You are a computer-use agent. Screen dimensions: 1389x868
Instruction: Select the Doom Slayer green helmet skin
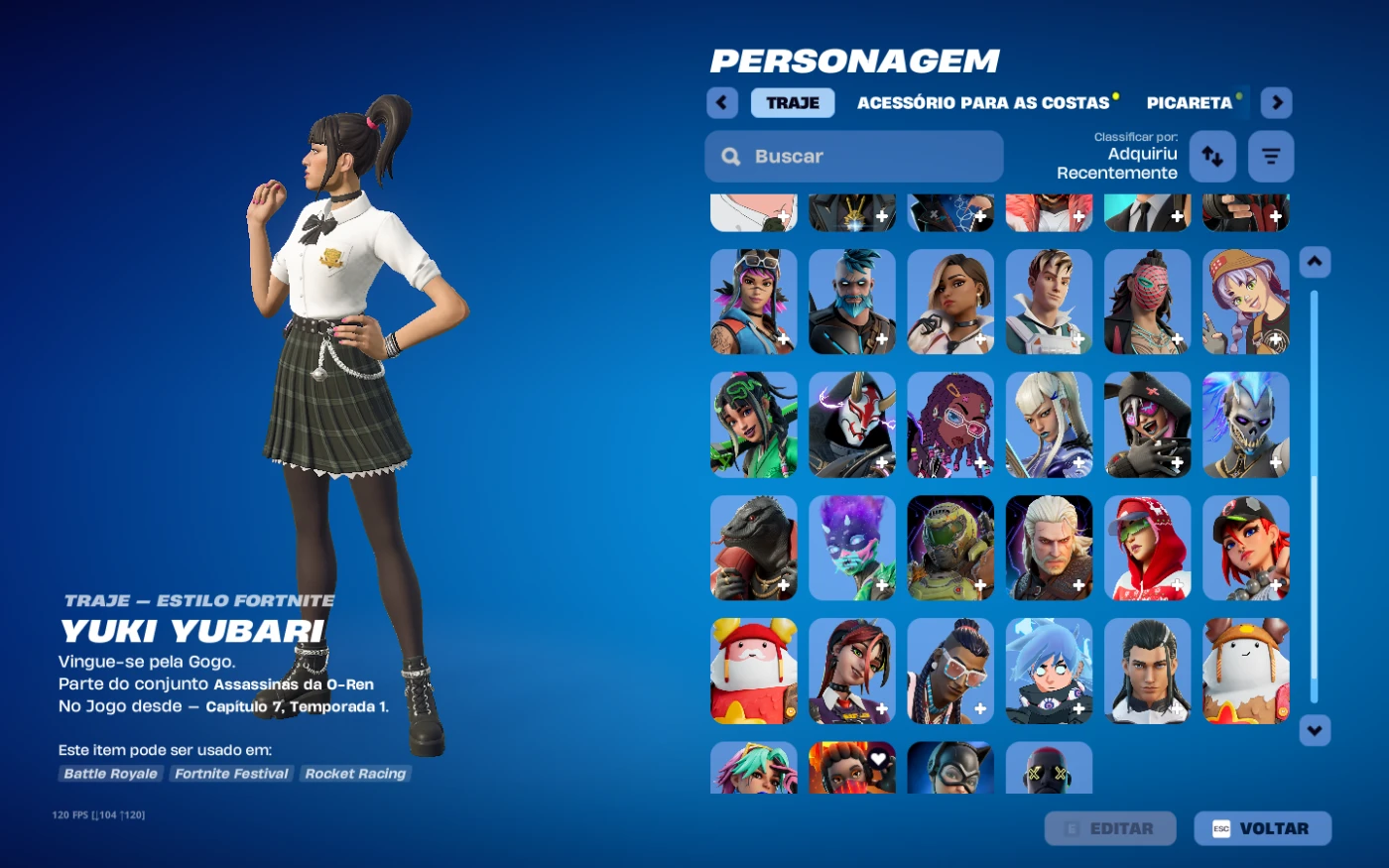pos(950,549)
